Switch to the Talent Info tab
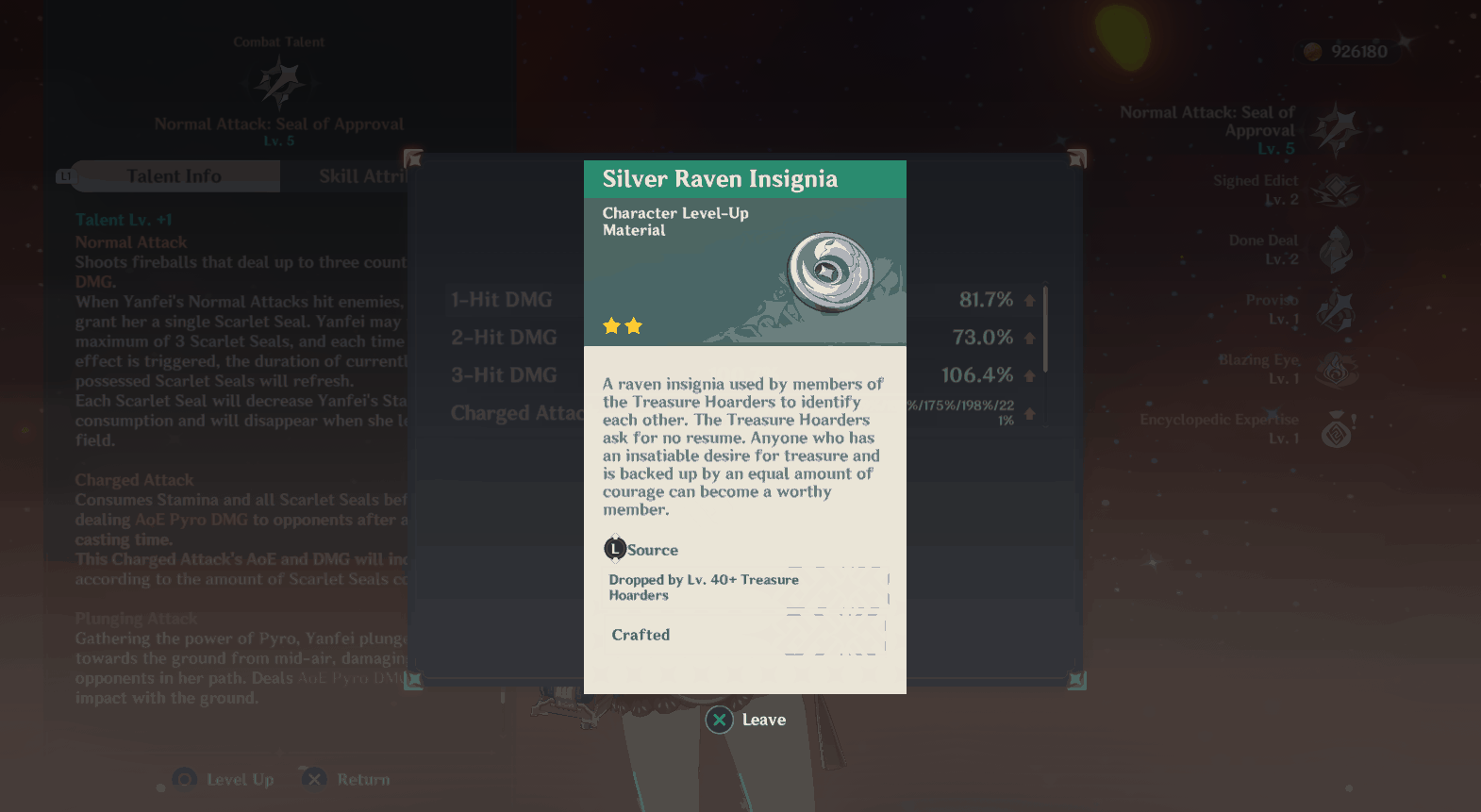This screenshot has height=812, width=1481. pyautogui.click(x=175, y=176)
